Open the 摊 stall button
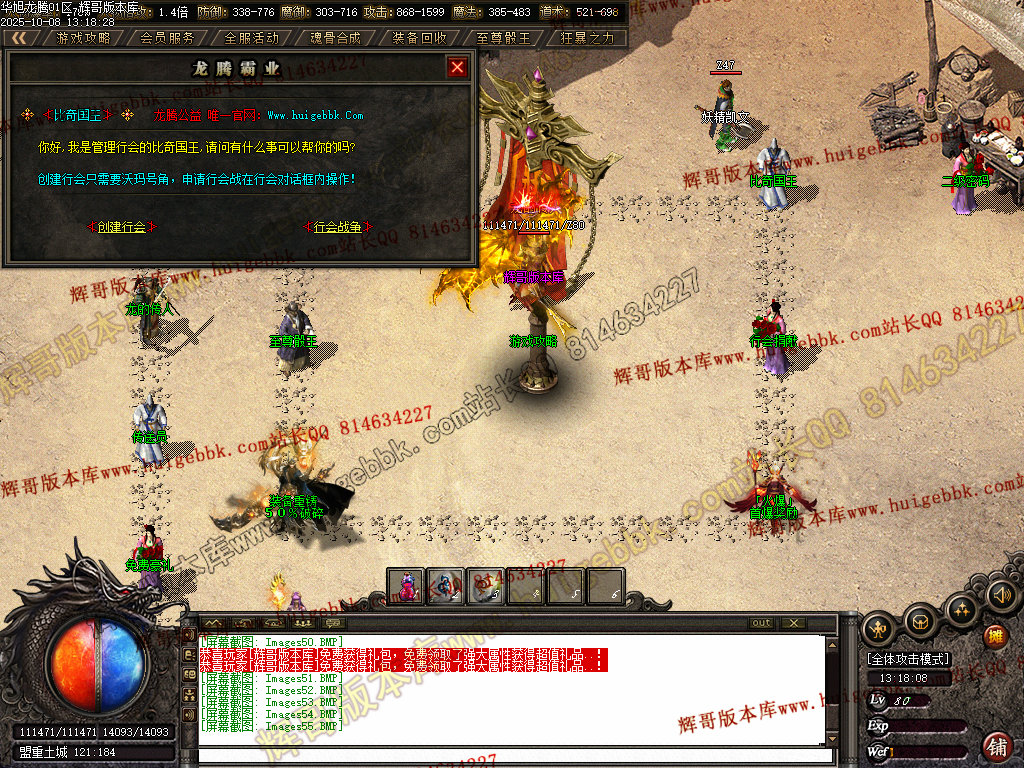This screenshot has height=768, width=1024. (994, 636)
